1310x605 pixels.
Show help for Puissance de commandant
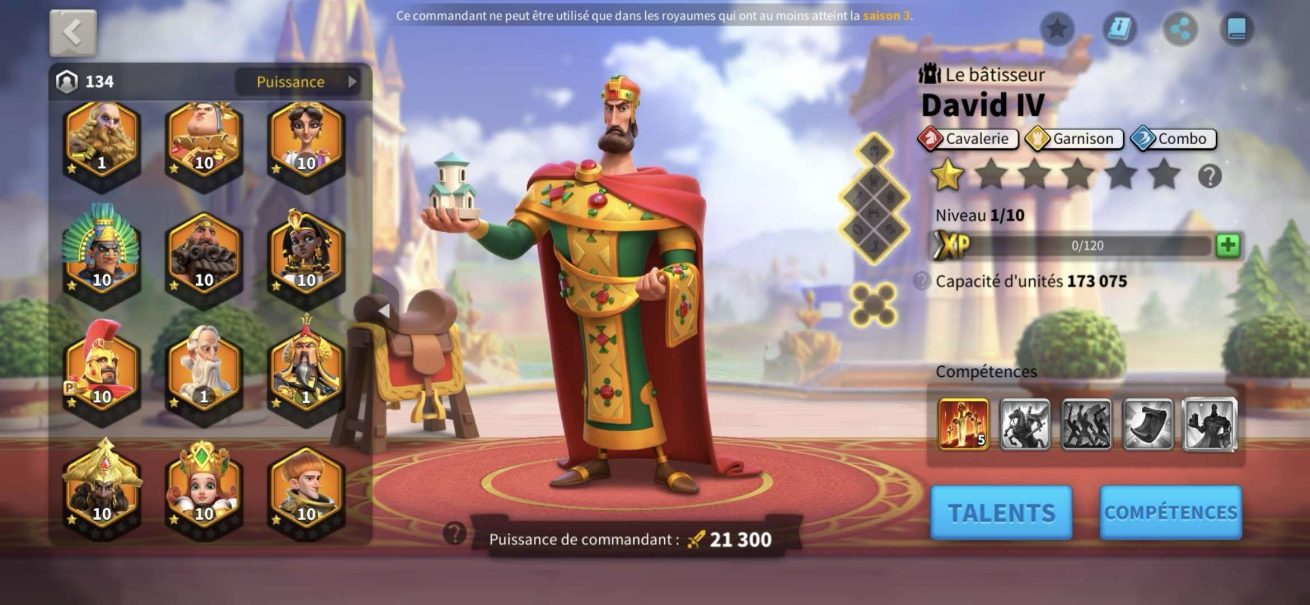pyautogui.click(x=455, y=534)
